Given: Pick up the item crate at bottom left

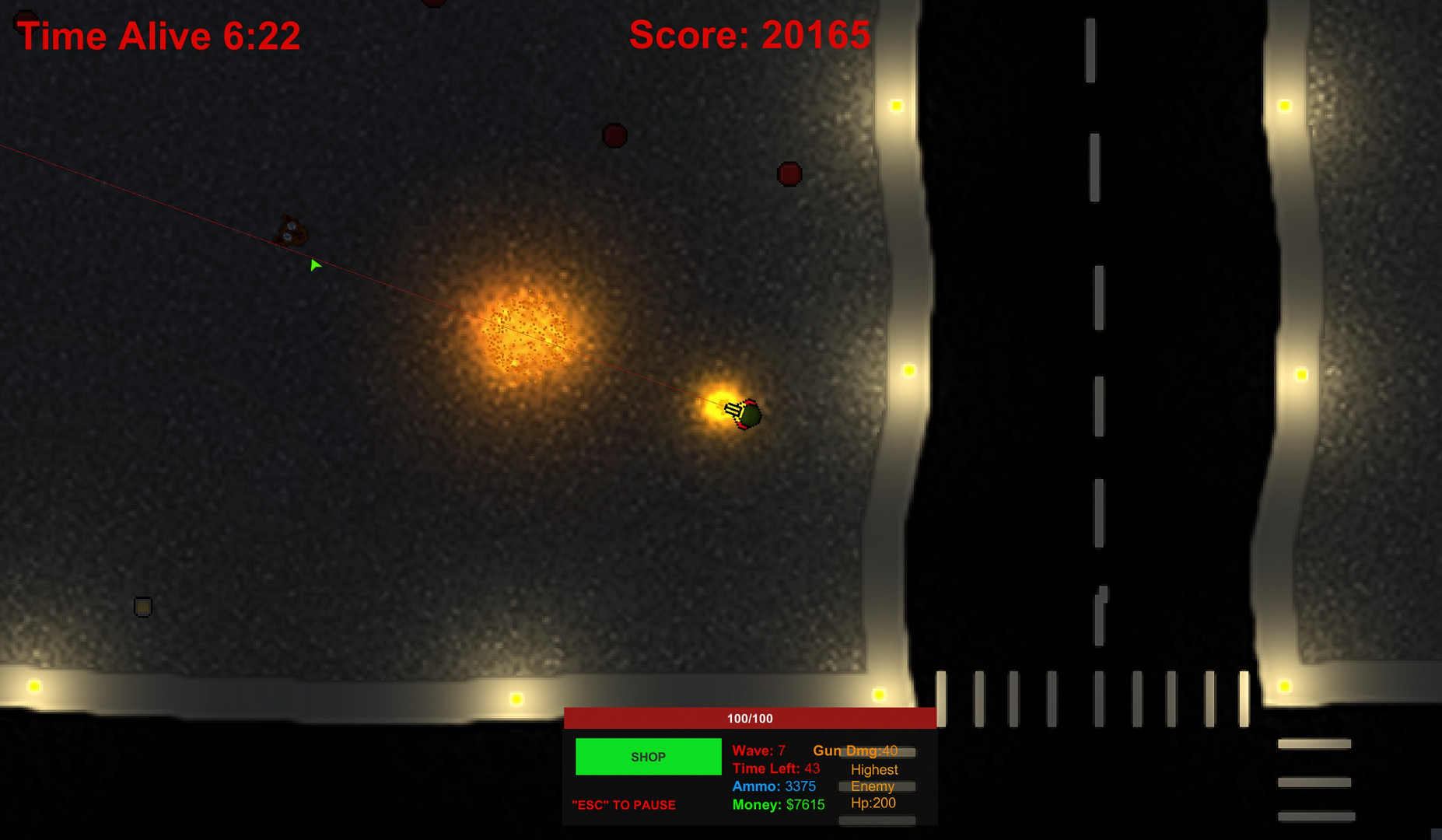Looking at the screenshot, I should pos(143,606).
